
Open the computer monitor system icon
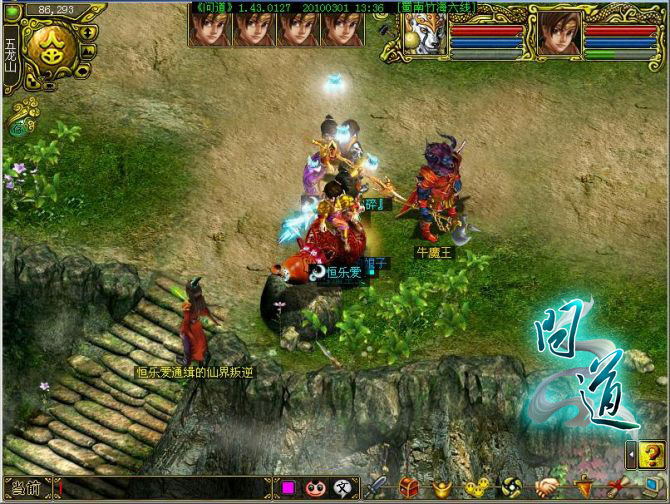coord(652,489)
